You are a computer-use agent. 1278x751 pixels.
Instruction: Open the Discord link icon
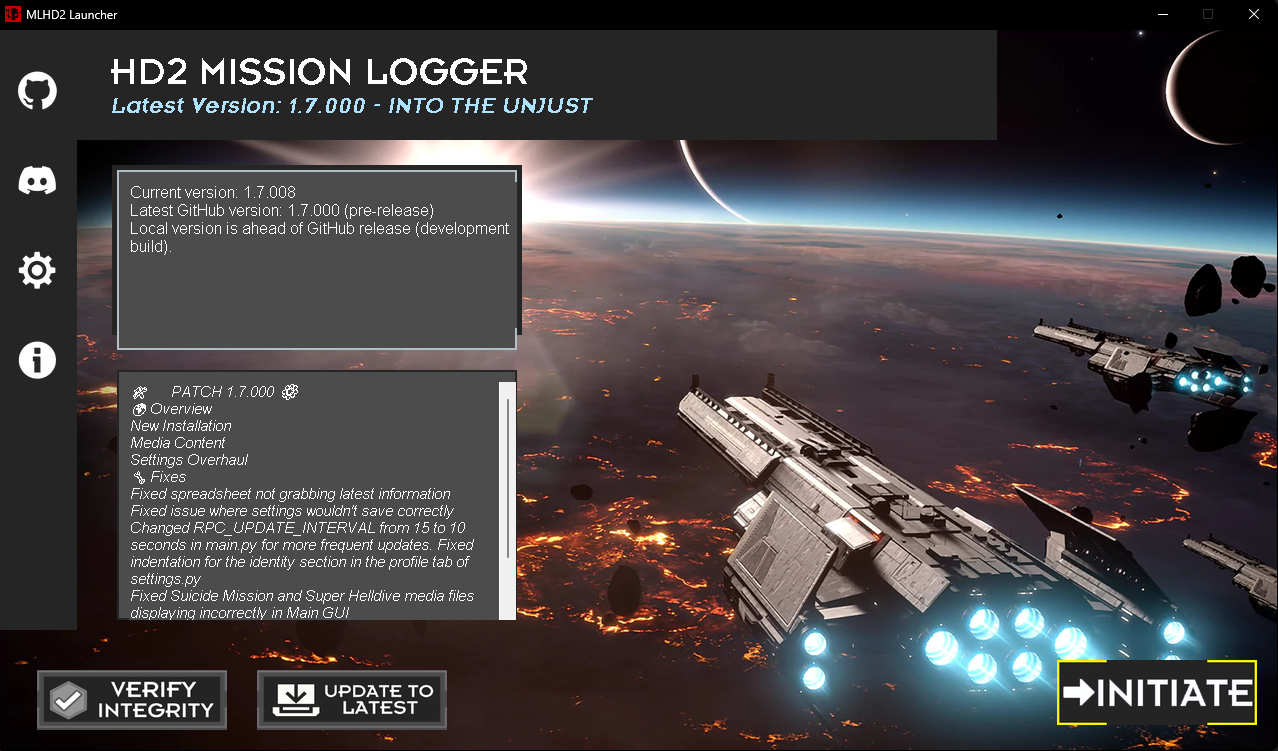(x=37, y=180)
